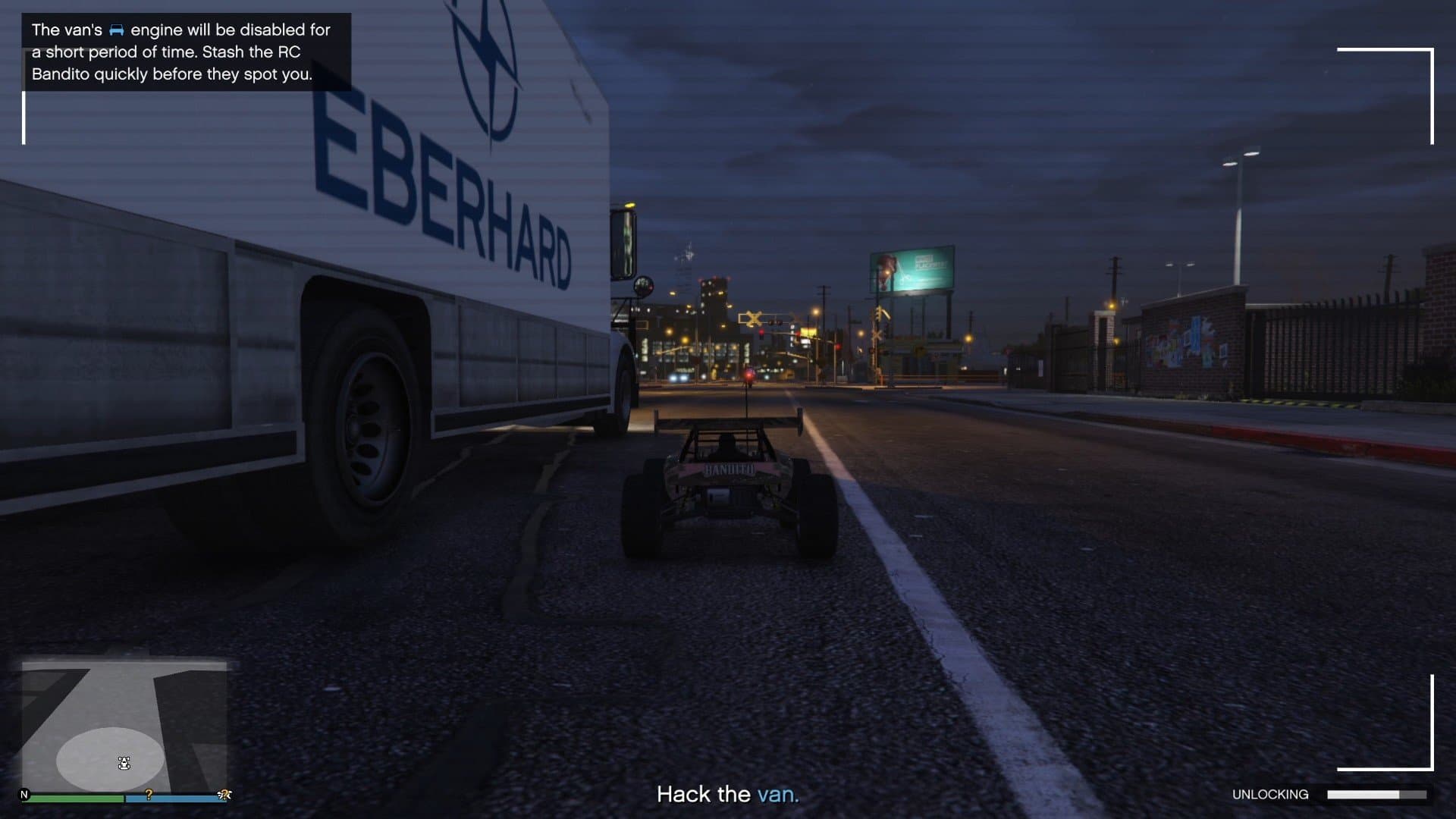Screen dimensions: 1456x819
Task: Click the N compass marker on the minimap
Action: coord(24,794)
